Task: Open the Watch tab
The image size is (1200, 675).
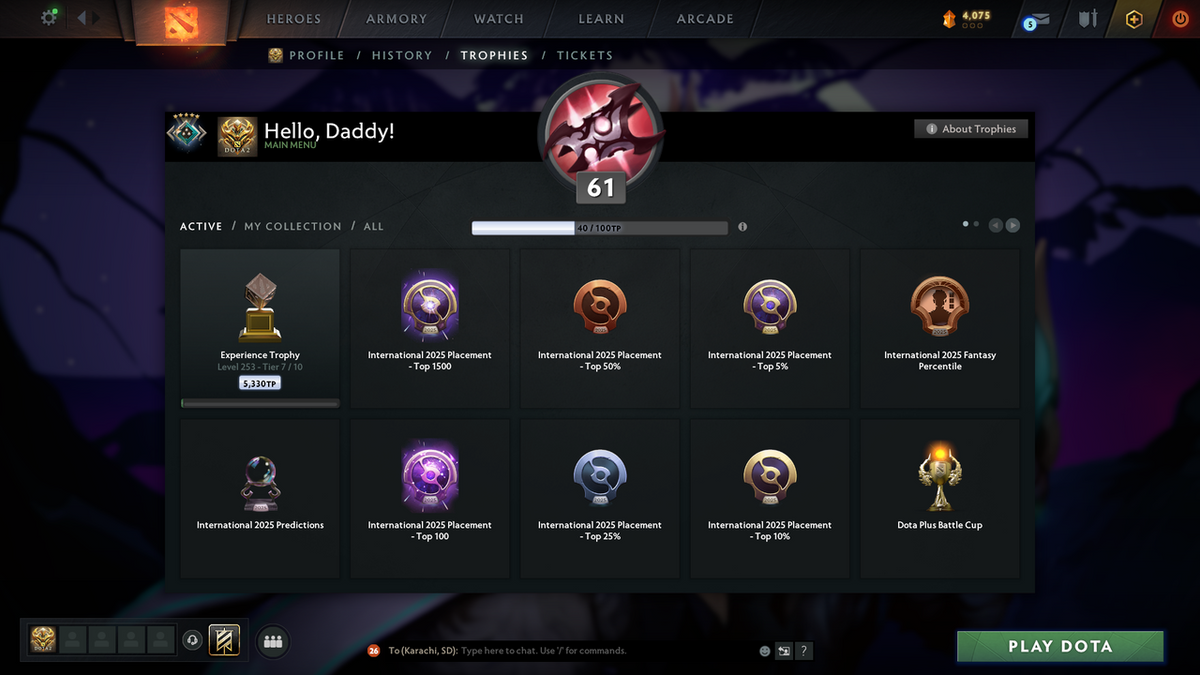Action: pos(499,19)
